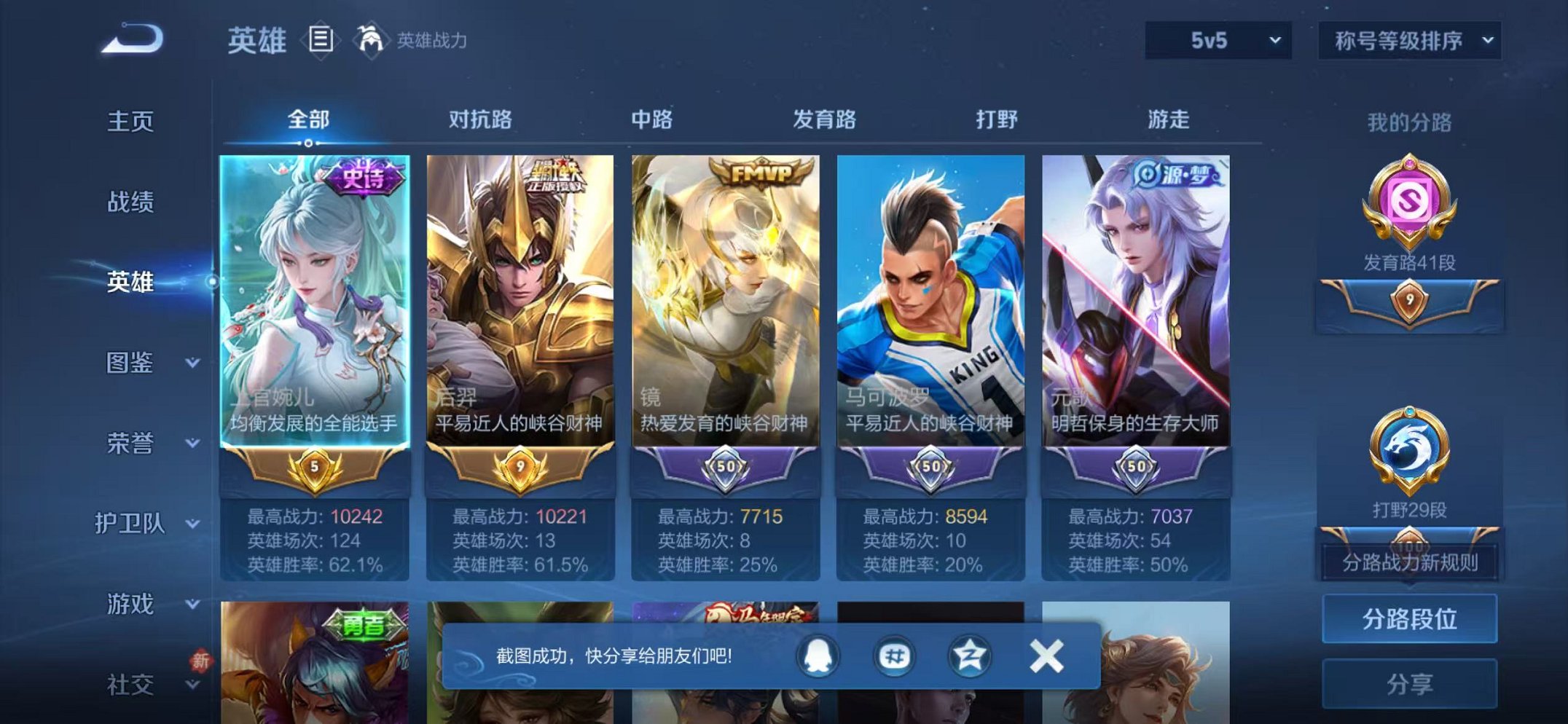
Task: Dismiss the screenshot sharing toast
Action: 1047,656
